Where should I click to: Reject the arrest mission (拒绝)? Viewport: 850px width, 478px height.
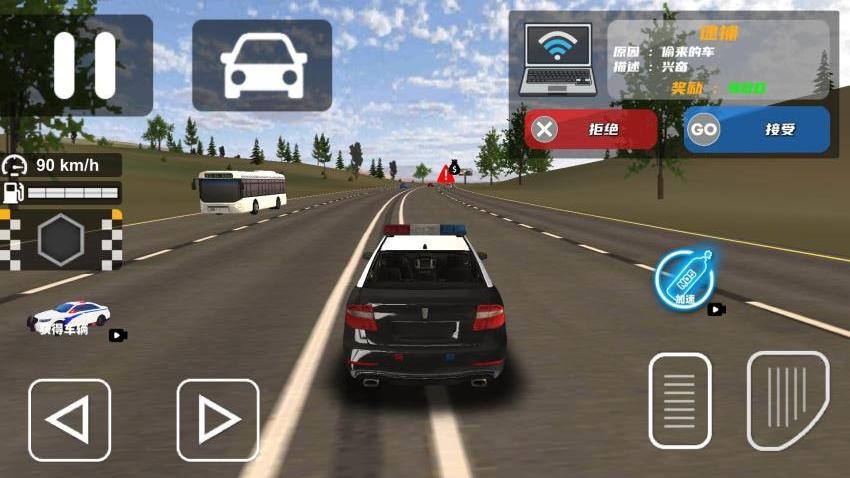(x=591, y=129)
